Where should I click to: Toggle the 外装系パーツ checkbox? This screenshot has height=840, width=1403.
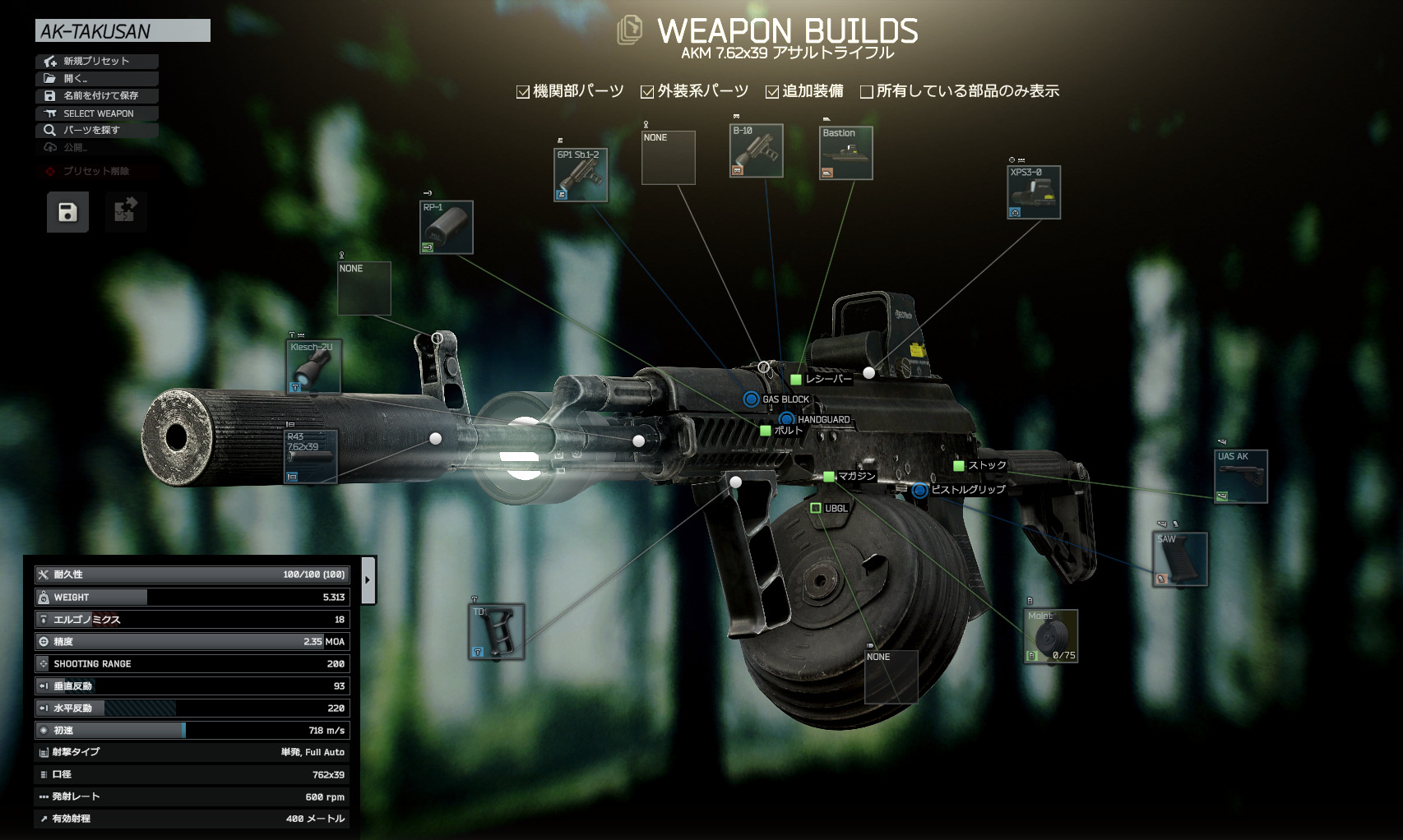[x=647, y=92]
